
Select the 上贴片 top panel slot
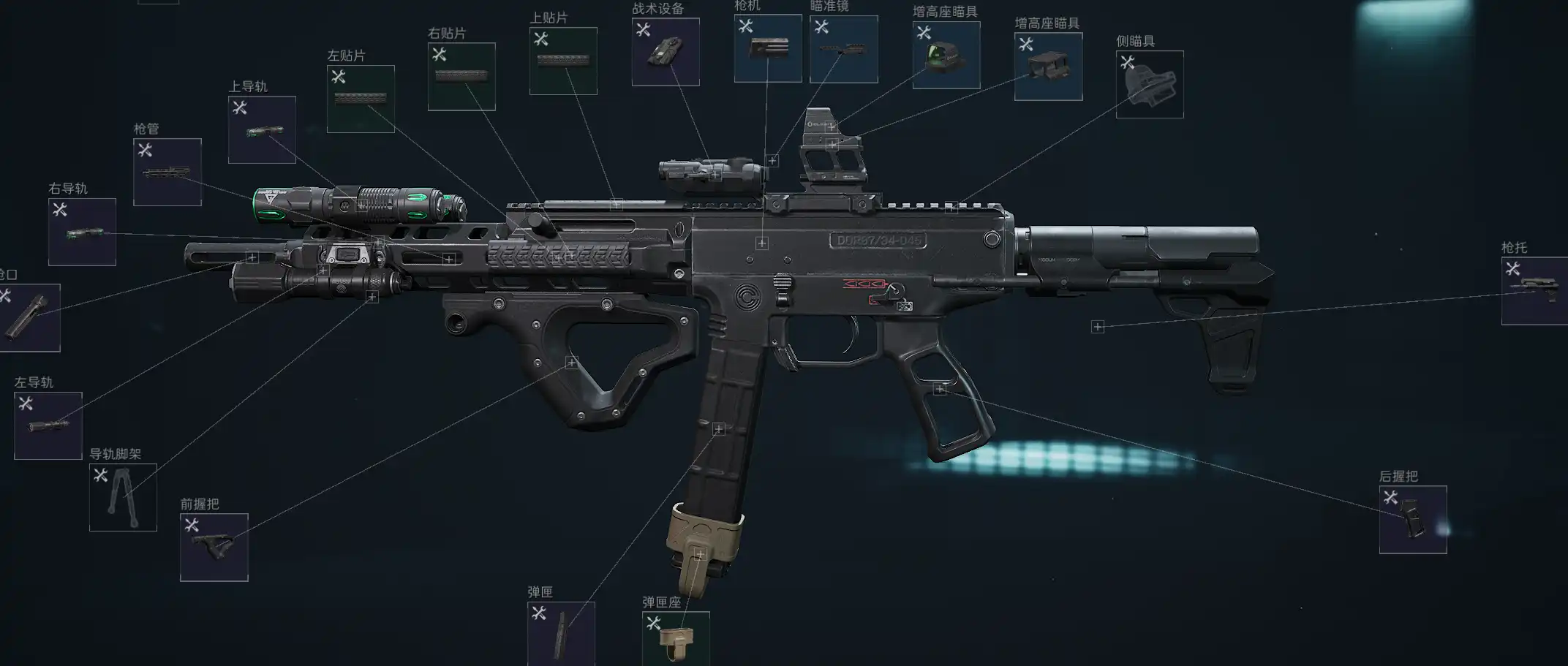pos(563,61)
